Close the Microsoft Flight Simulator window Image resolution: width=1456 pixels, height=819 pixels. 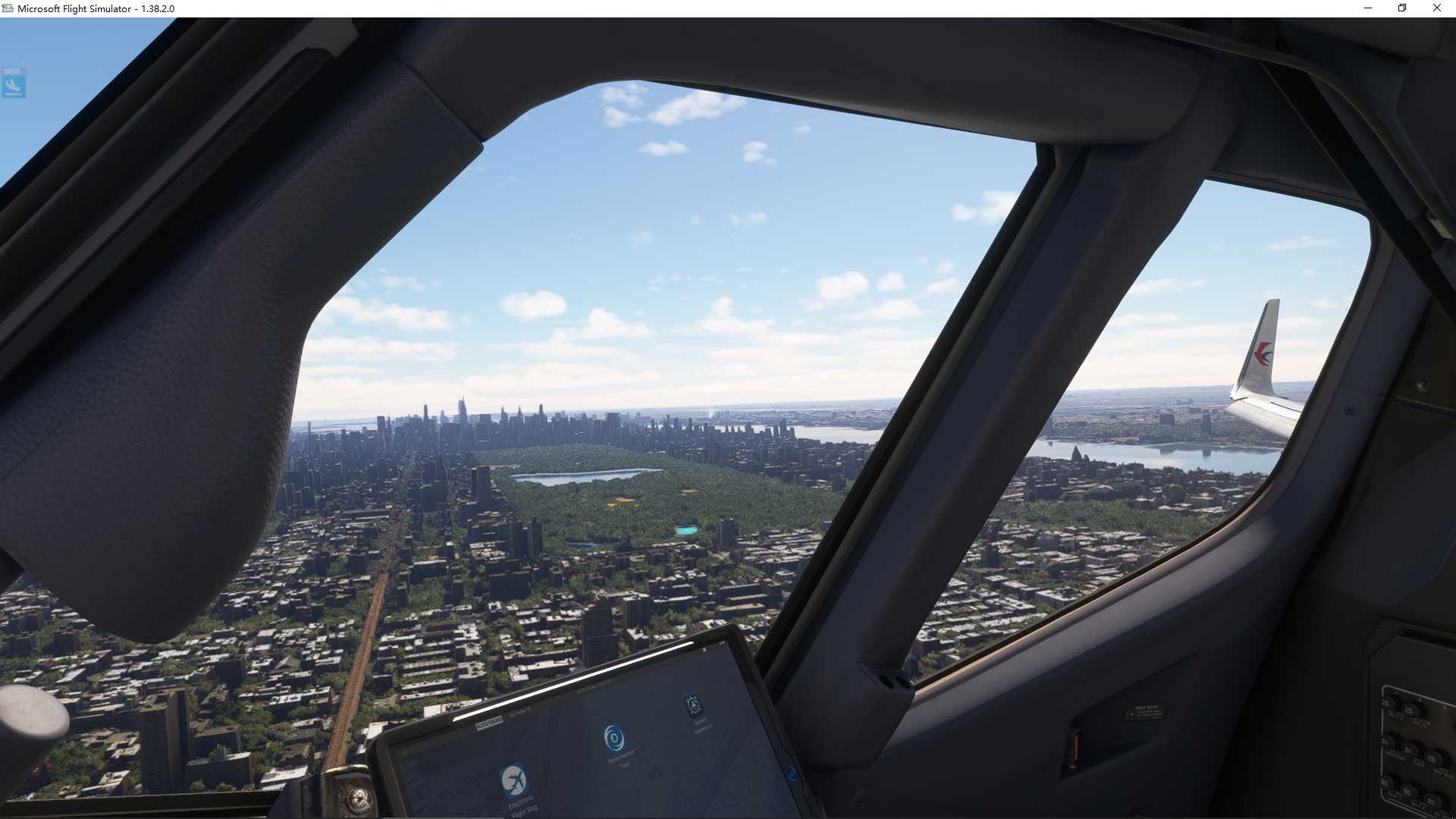coord(1436,8)
